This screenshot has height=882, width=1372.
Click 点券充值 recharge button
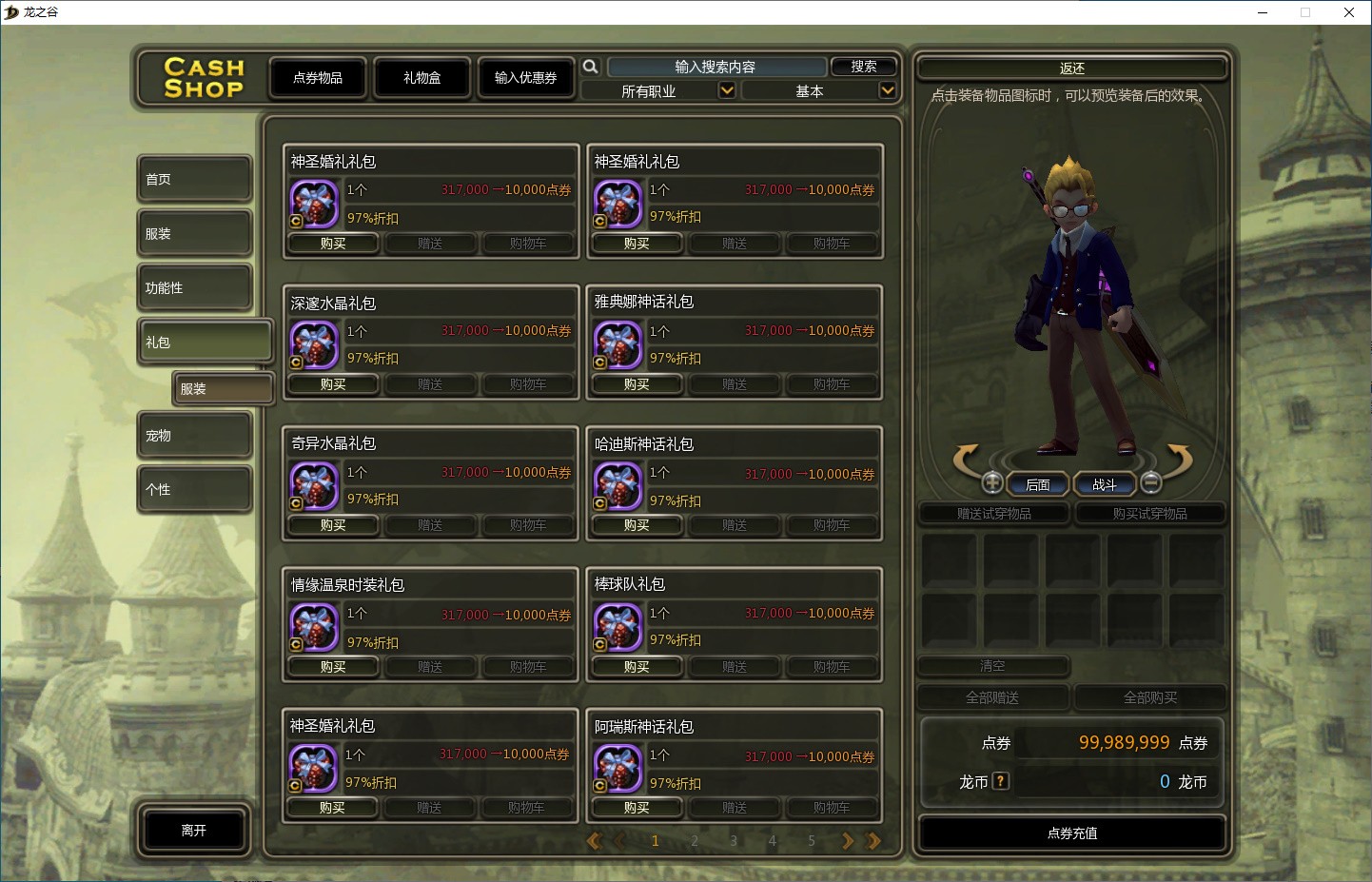(x=1072, y=833)
